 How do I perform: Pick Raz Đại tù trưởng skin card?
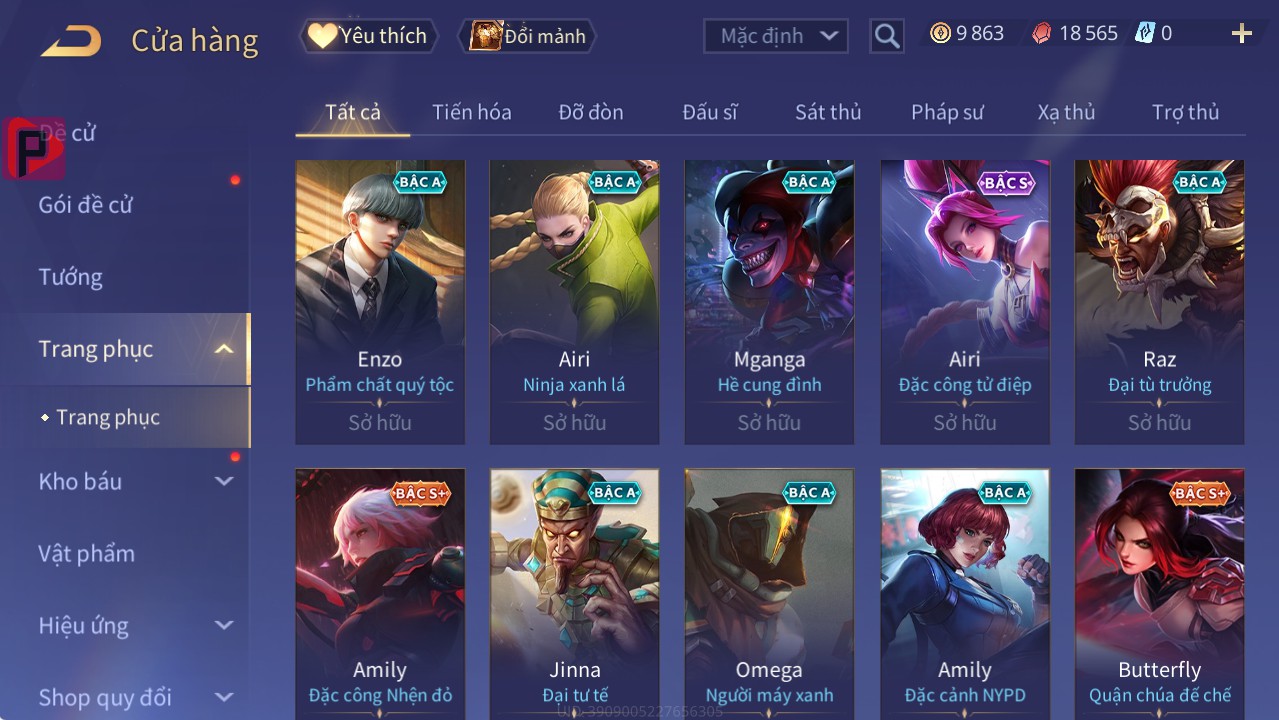point(1159,301)
